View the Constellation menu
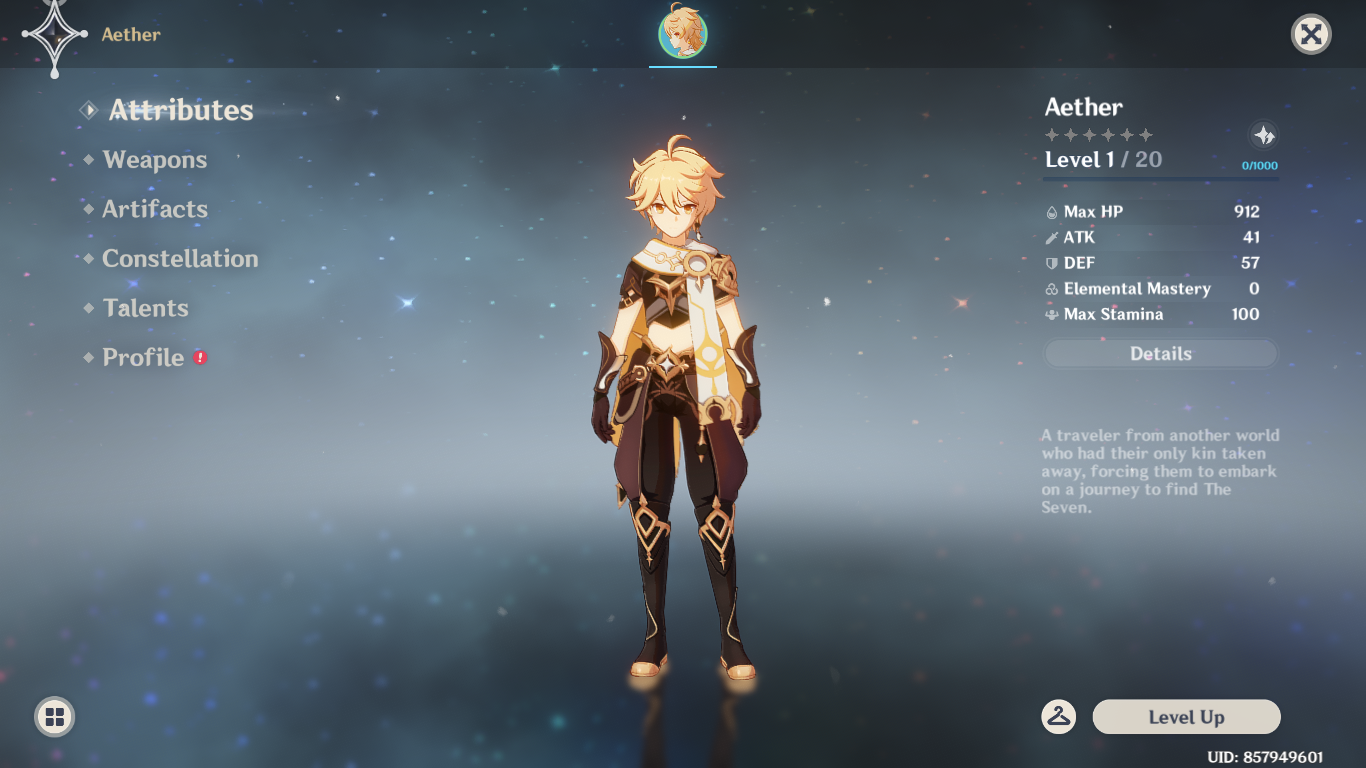The height and width of the screenshot is (768, 1366). 180,258
